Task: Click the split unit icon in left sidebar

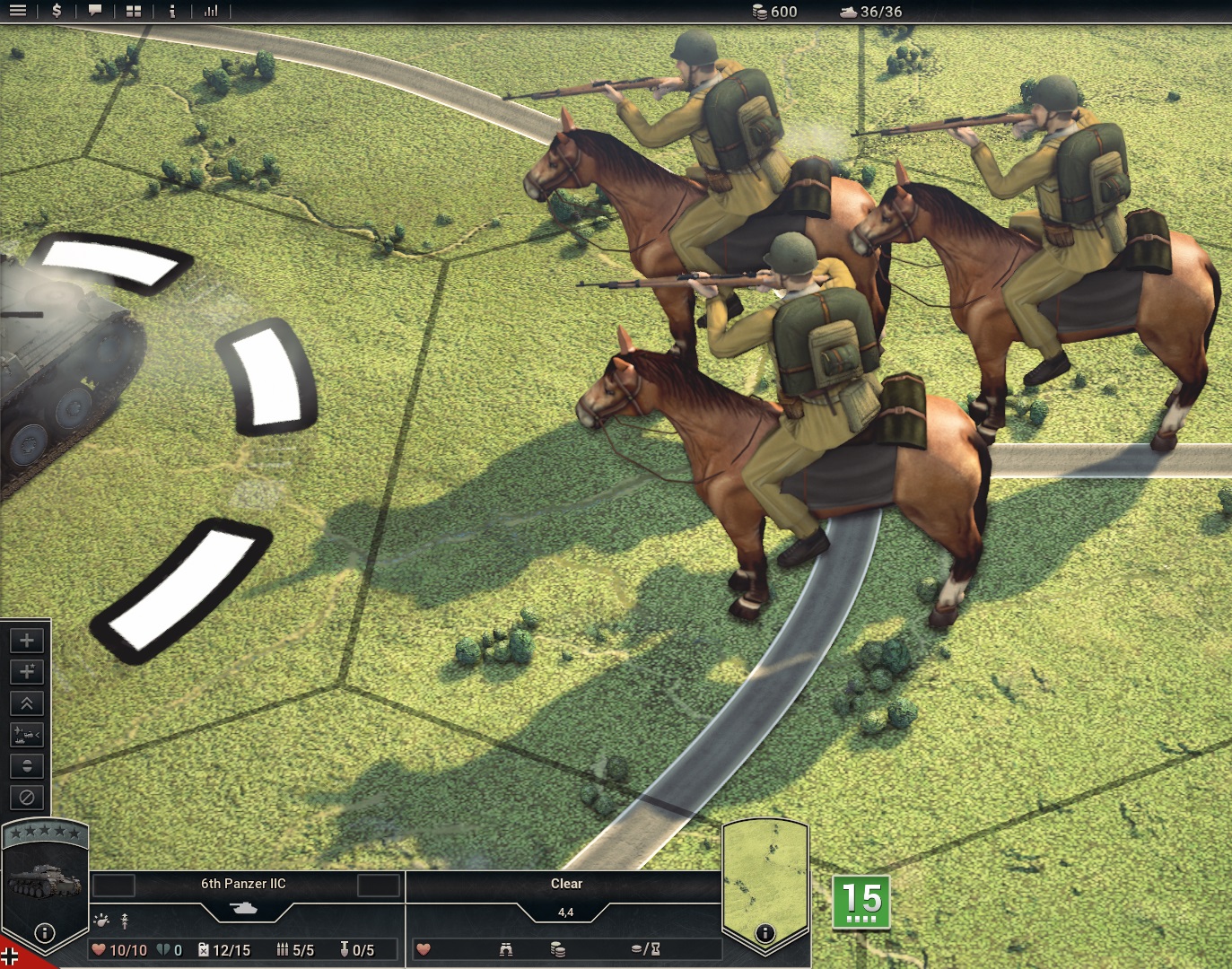Action: coord(26,767)
